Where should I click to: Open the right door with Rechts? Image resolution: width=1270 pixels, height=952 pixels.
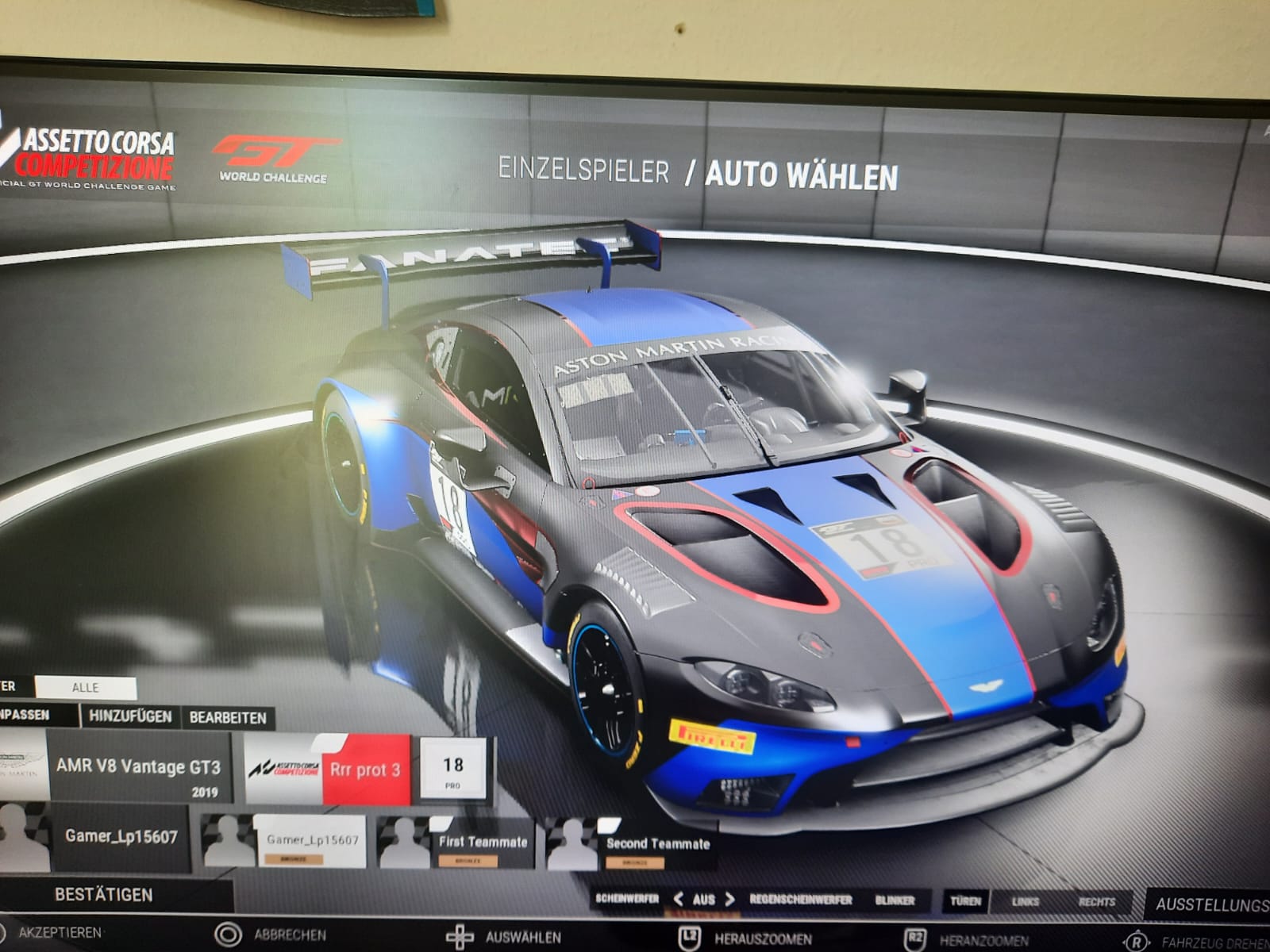1096,901
